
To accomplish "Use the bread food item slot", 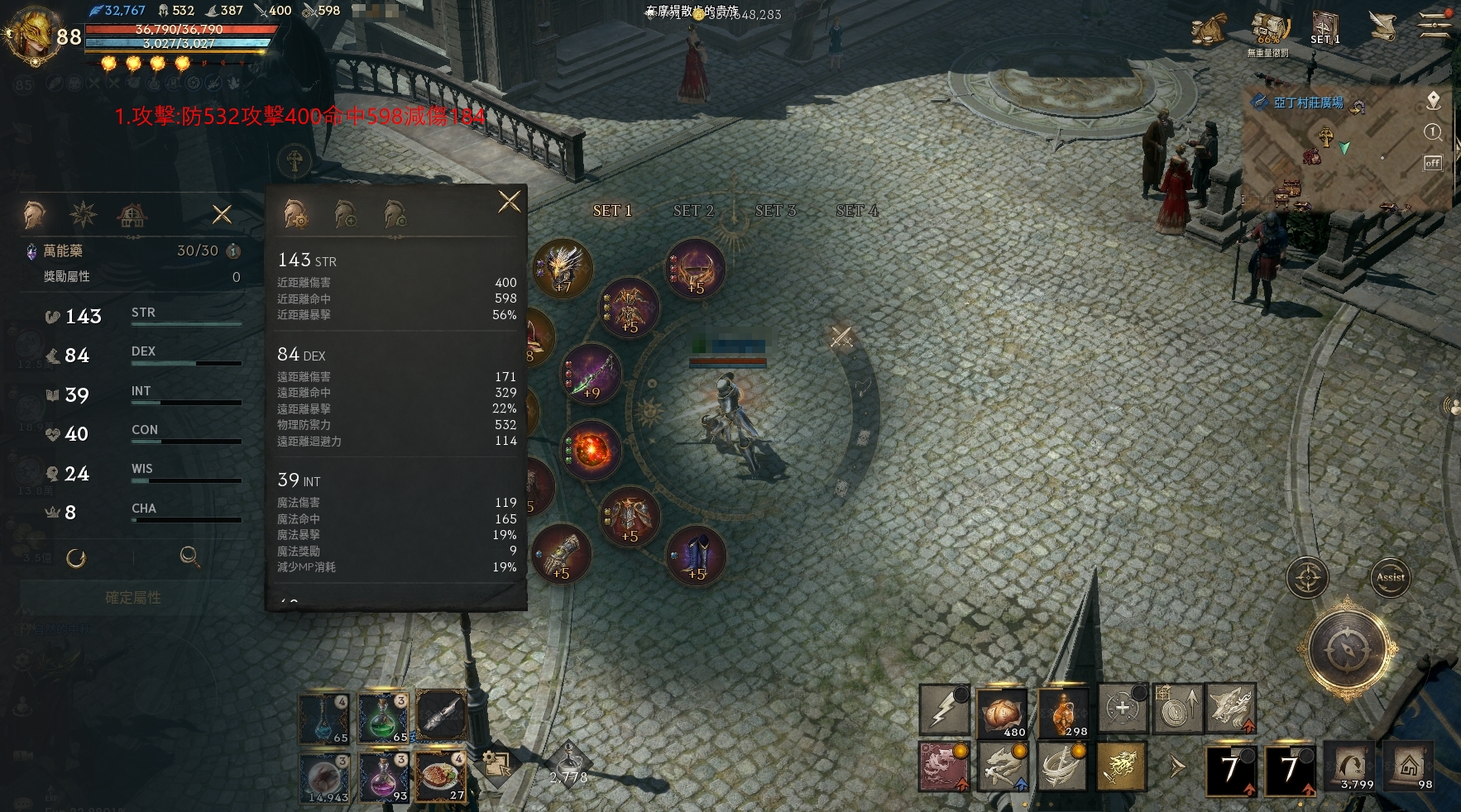I will [x=1002, y=709].
